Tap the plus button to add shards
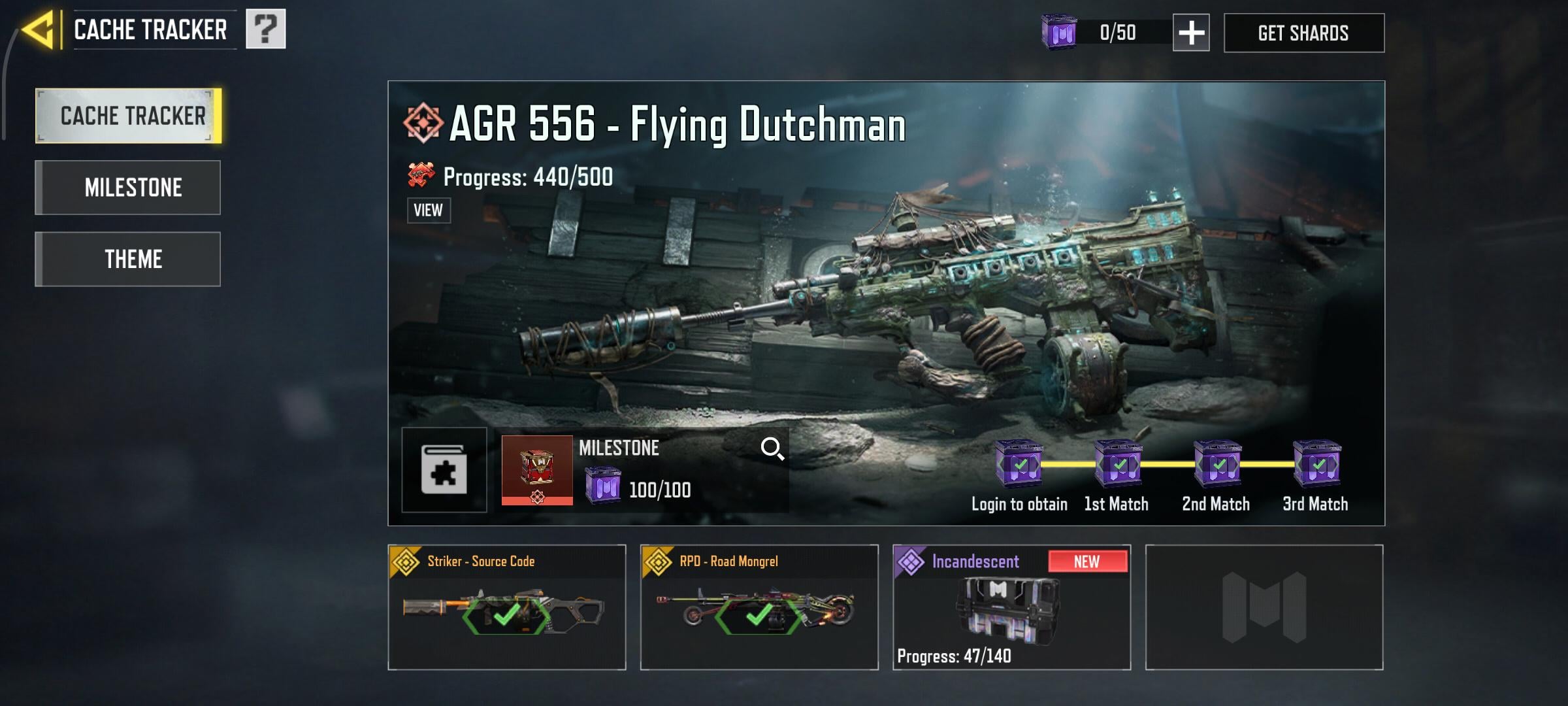Screen dimensions: 1568x706 1190,33
